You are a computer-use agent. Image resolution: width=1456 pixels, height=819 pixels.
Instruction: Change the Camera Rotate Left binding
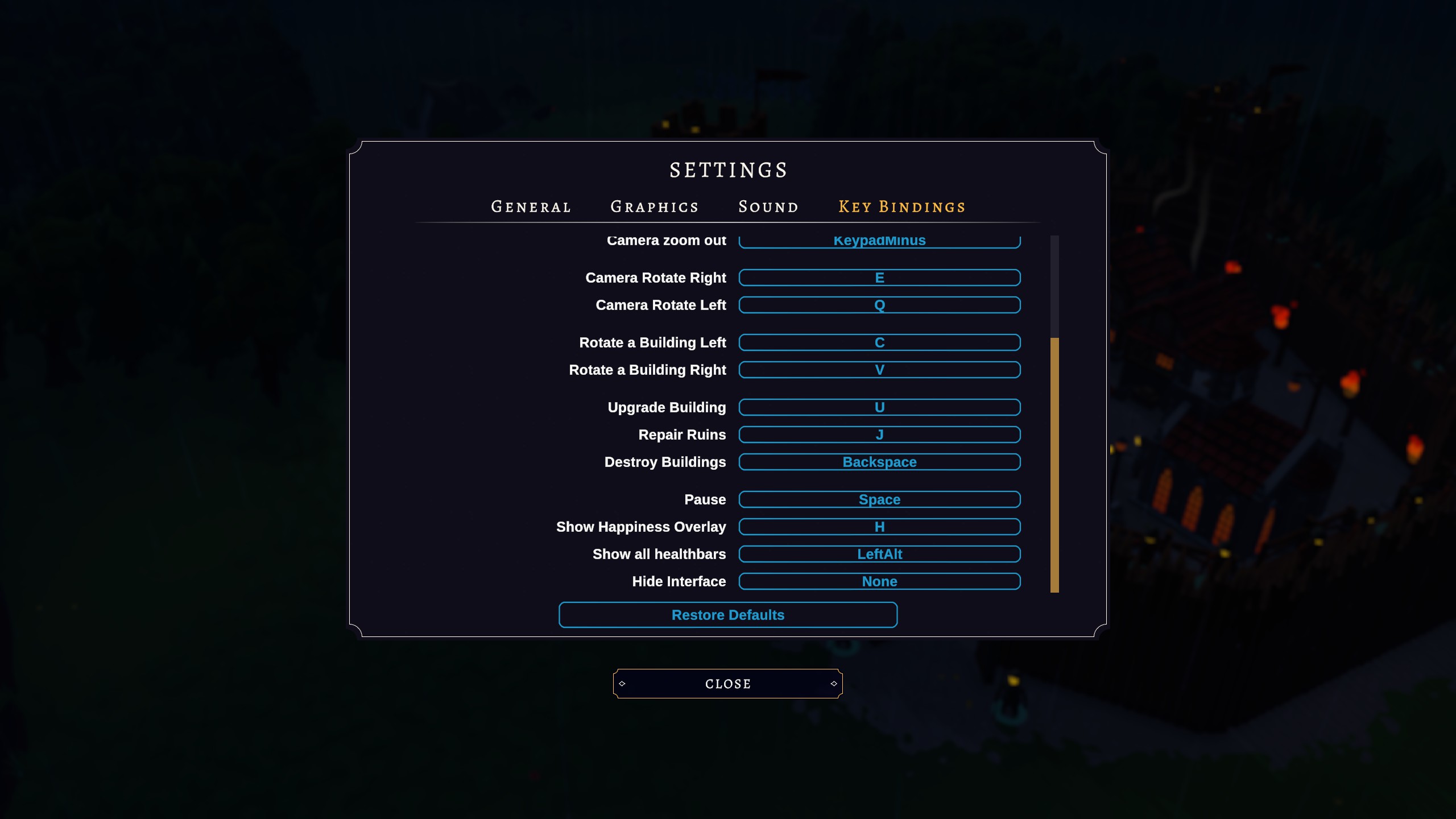[879, 305]
